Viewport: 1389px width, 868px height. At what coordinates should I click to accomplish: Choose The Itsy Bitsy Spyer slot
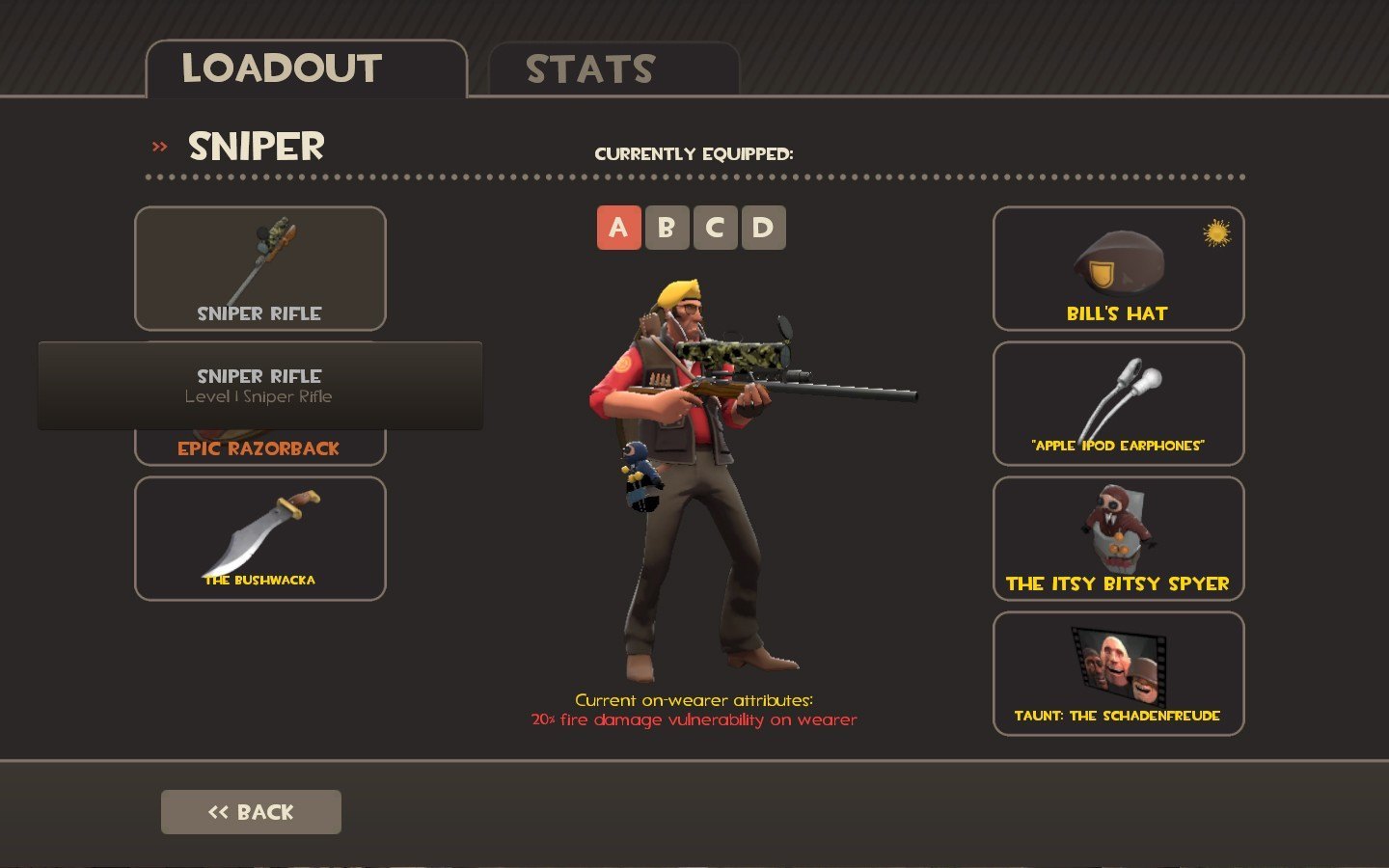(x=1118, y=538)
